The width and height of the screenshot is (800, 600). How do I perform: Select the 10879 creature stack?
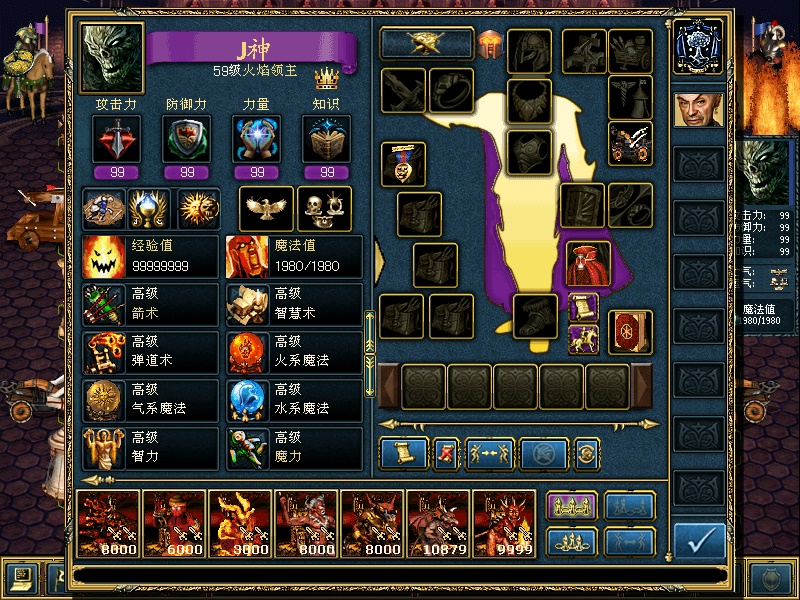pos(438,523)
